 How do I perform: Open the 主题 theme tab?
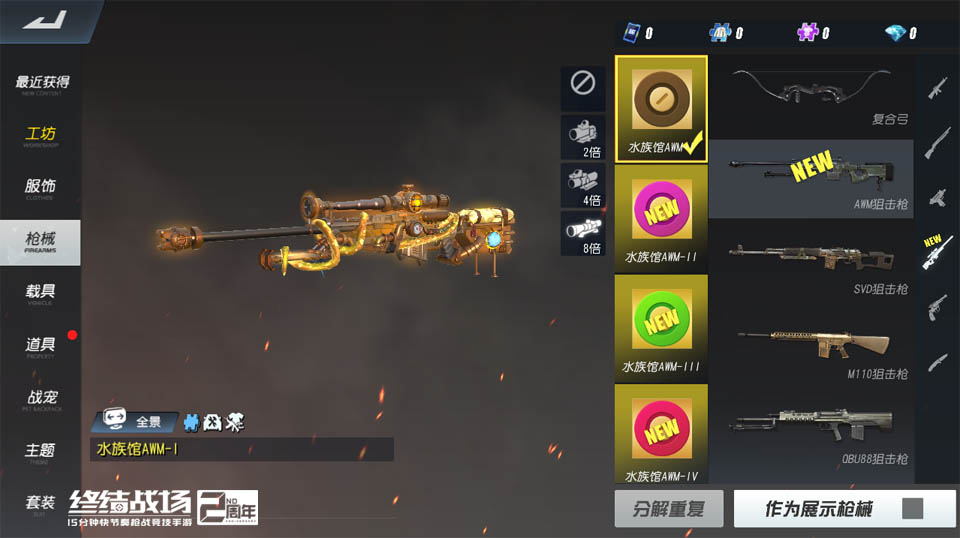tap(41, 451)
